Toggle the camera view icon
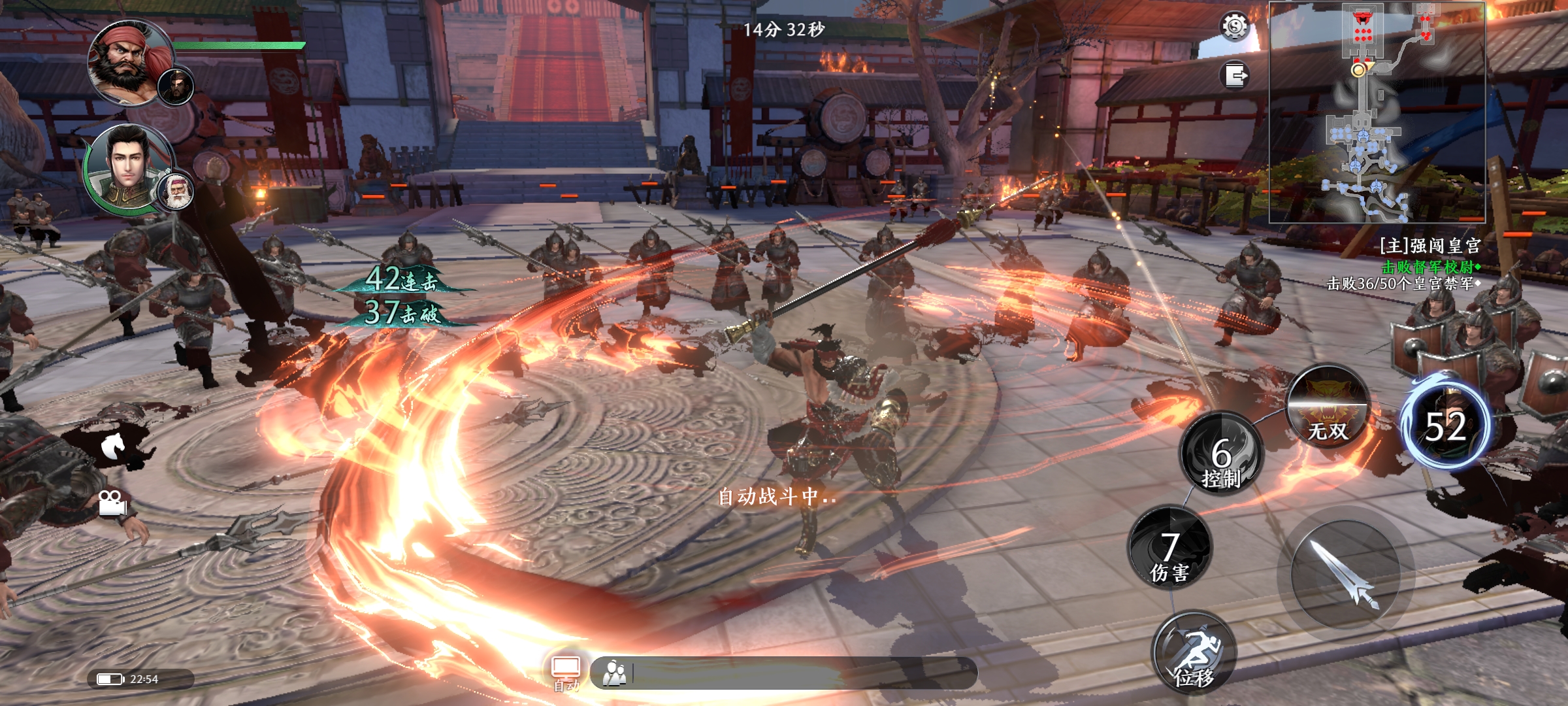 (112, 503)
